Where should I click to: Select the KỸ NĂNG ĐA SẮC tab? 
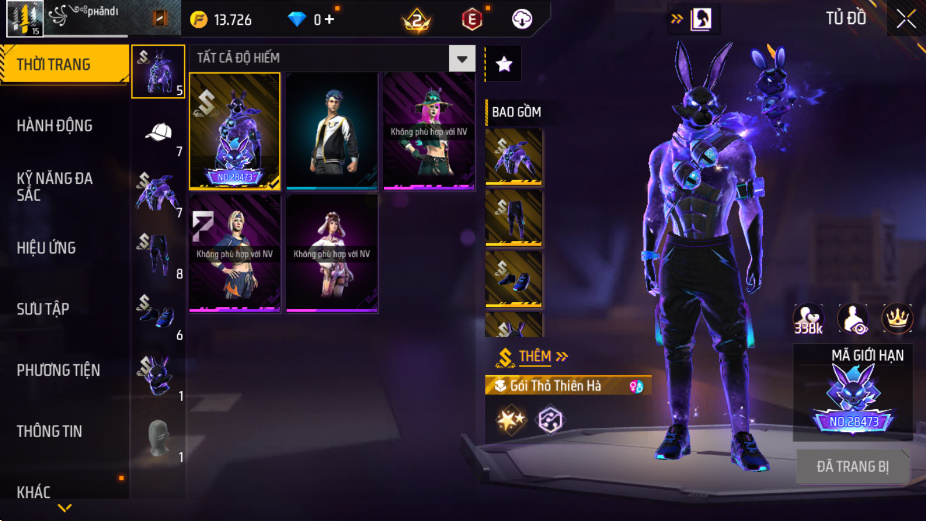click(x=64, y=186)
